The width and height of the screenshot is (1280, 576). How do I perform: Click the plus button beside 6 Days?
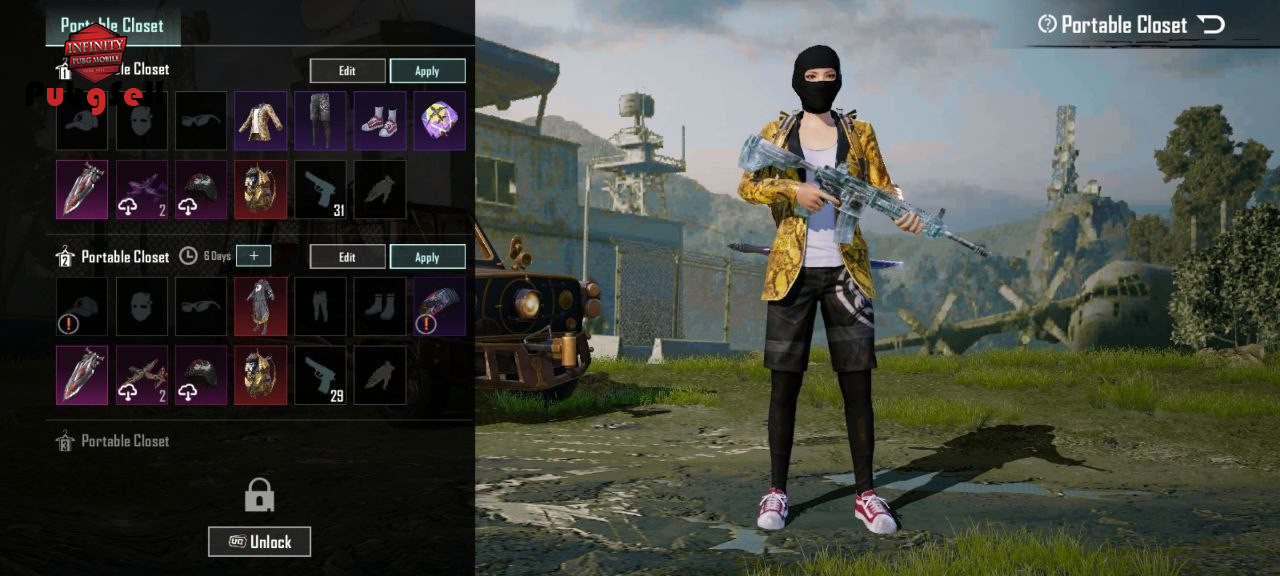click(x=254, y=256)
